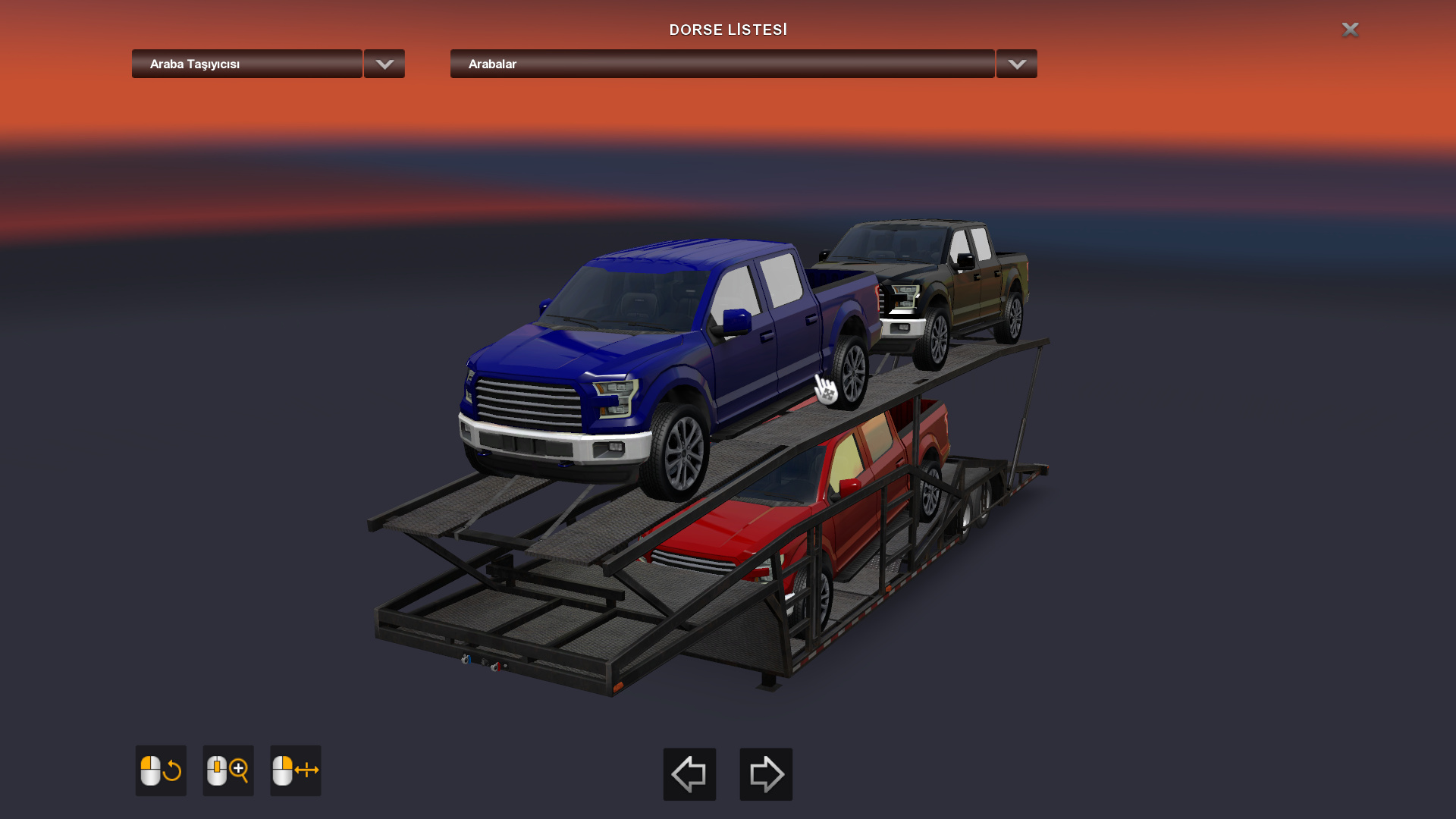This screenshot has height=819, width=1456.
Task: Show the next trailer with right arrow
Action: (x=766, y=774)
